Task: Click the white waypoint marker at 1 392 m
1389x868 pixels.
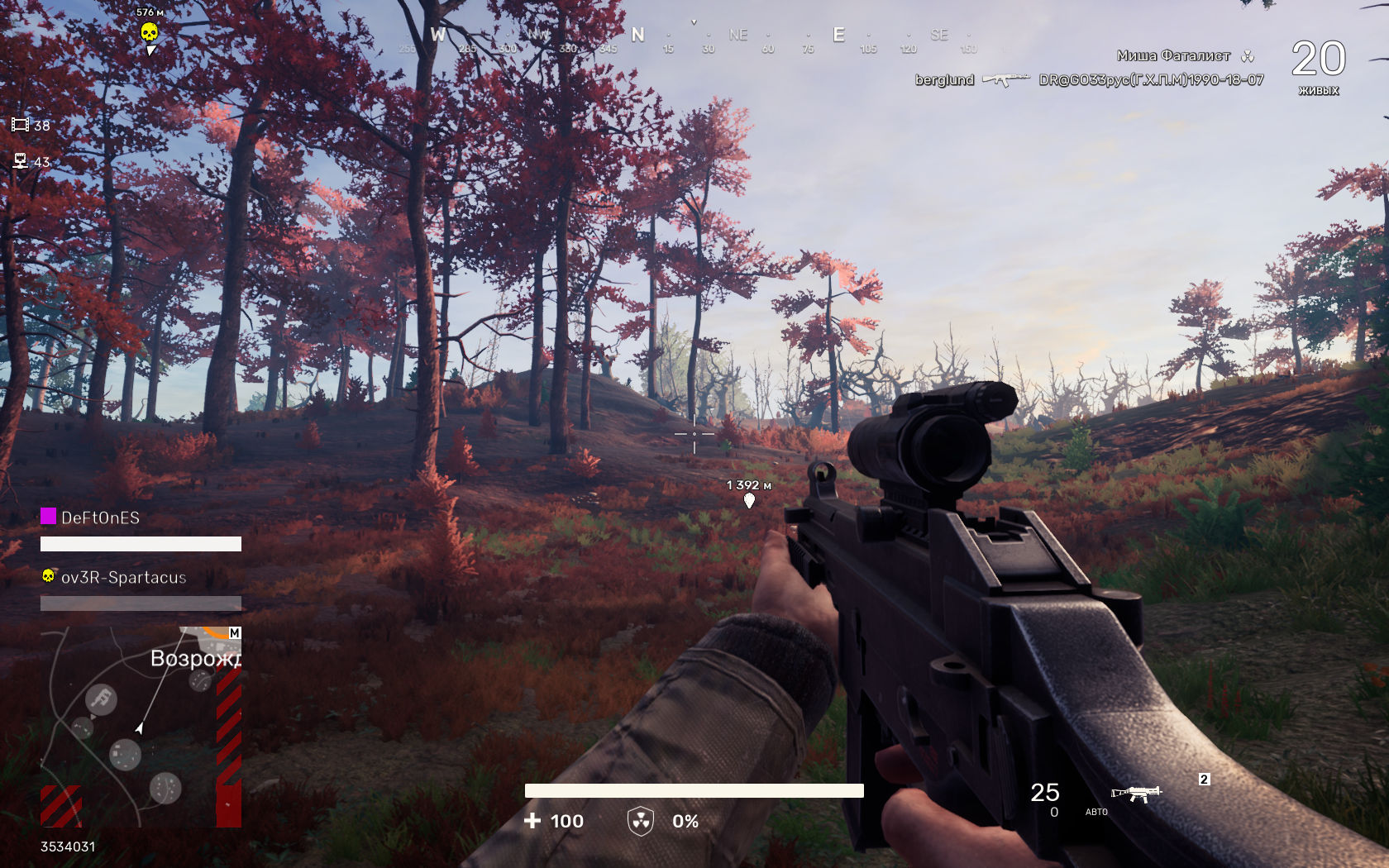Action: pyautogui.click(x=749, y=501)
